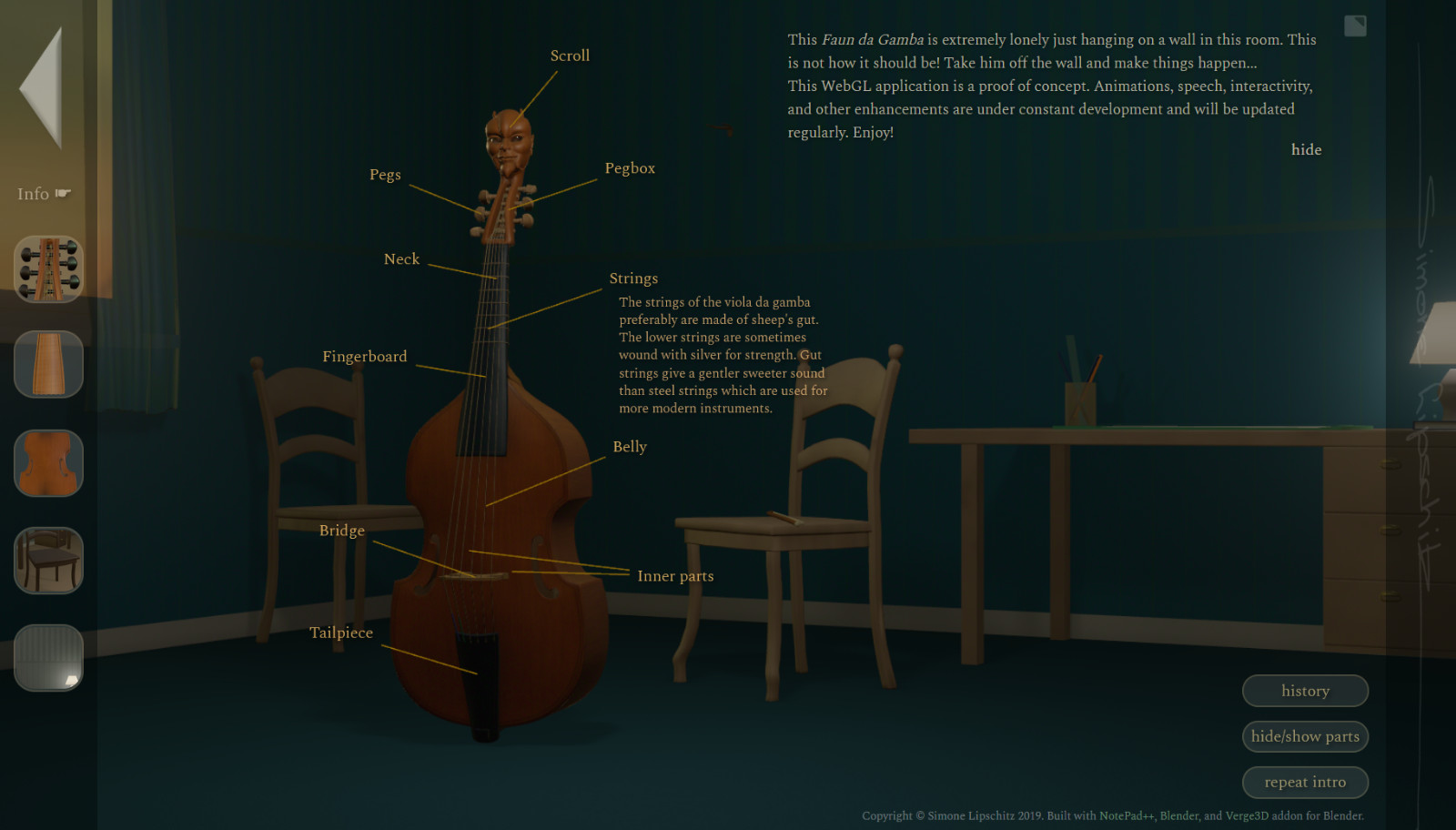This screenshot has height=830, width=1456.
Task: Toggle hide/show parts of the instrument
Action: [x=1305, y=736]
